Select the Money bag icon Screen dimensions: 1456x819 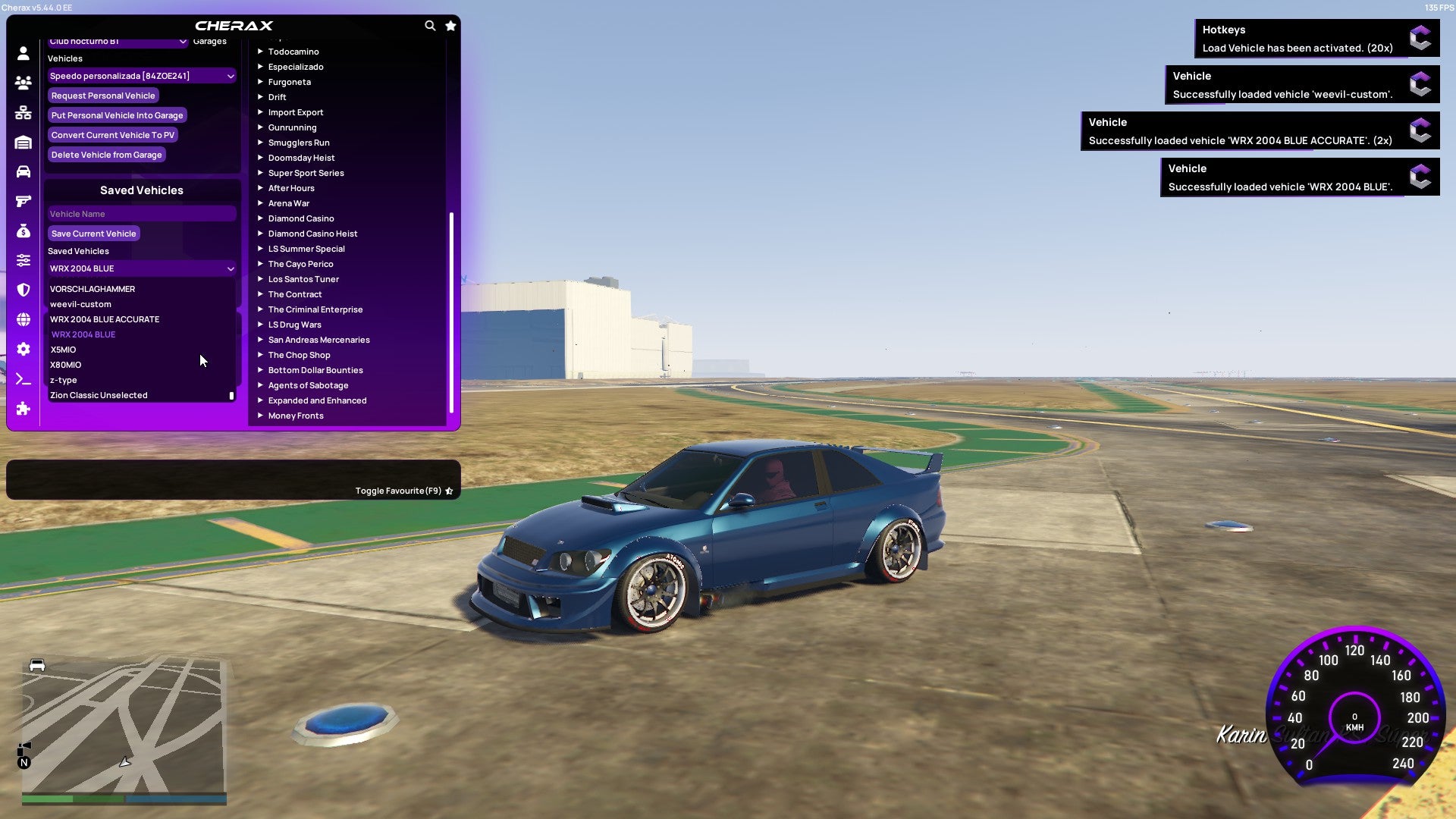pyautogui.click(x=23, y=231)
